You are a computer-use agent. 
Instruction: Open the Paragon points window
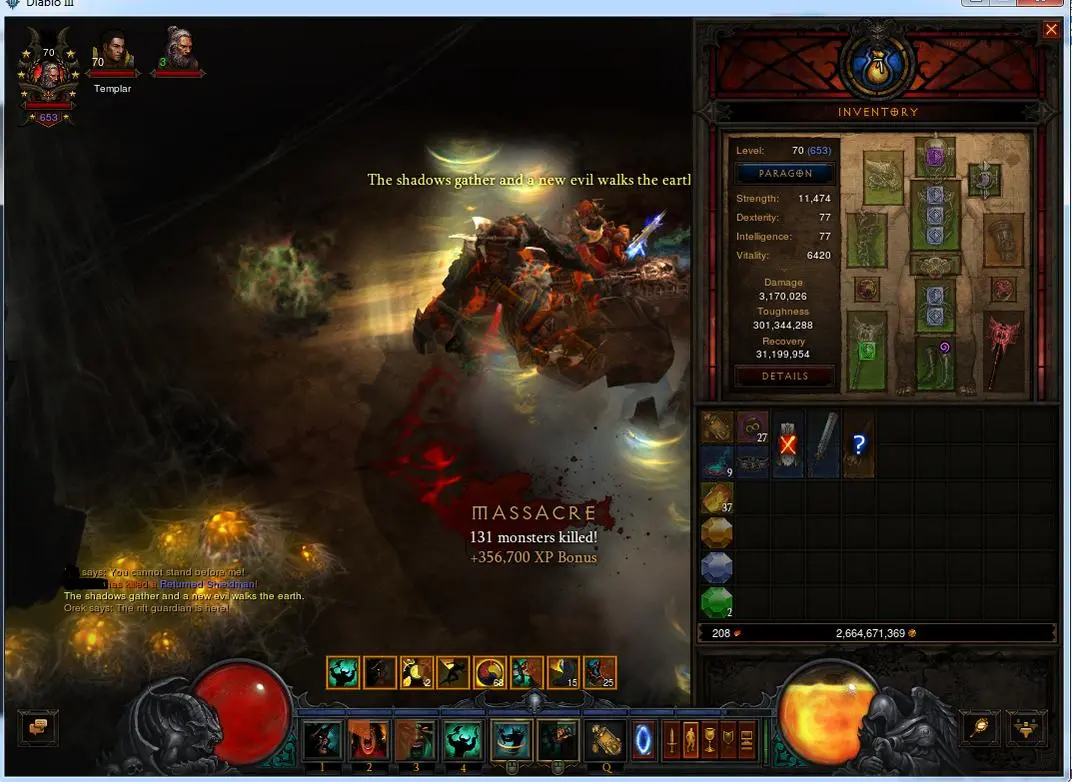point(785,173)
